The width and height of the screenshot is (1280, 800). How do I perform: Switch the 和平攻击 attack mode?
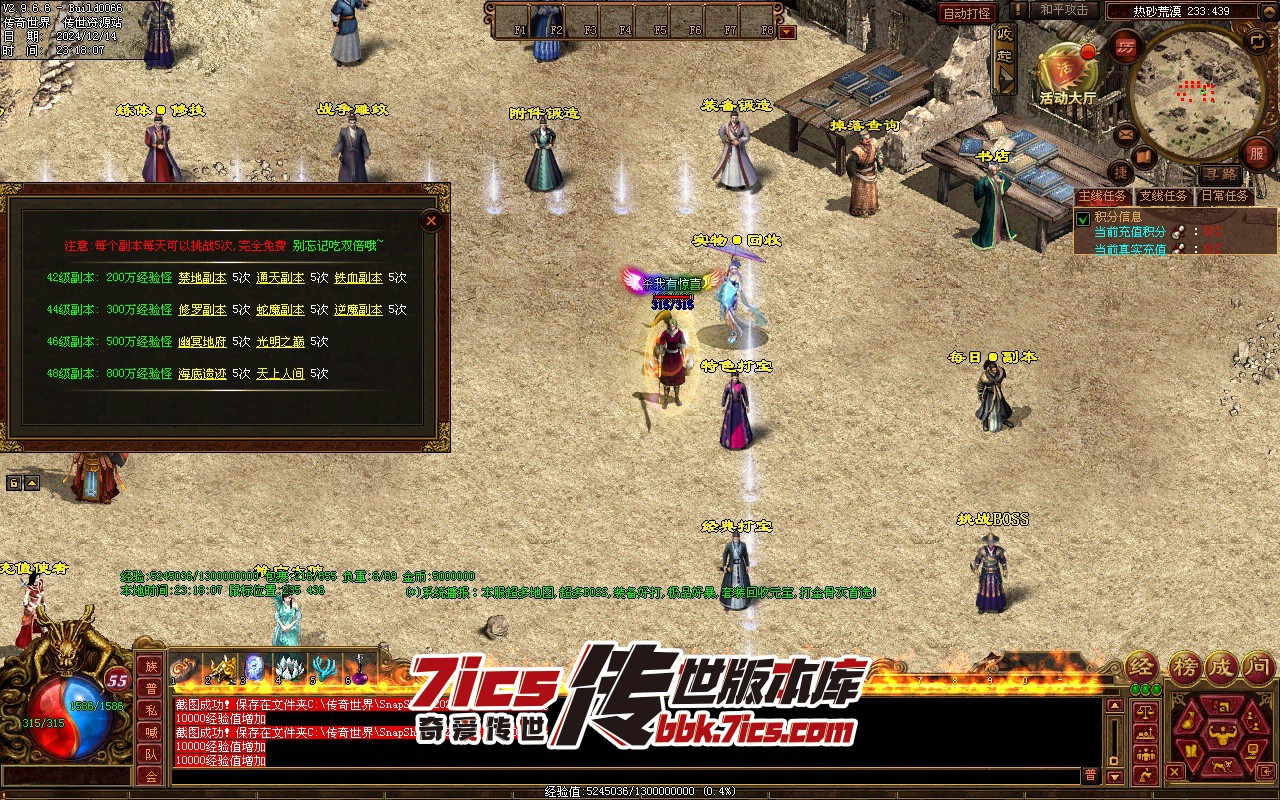pos(1063,10)
